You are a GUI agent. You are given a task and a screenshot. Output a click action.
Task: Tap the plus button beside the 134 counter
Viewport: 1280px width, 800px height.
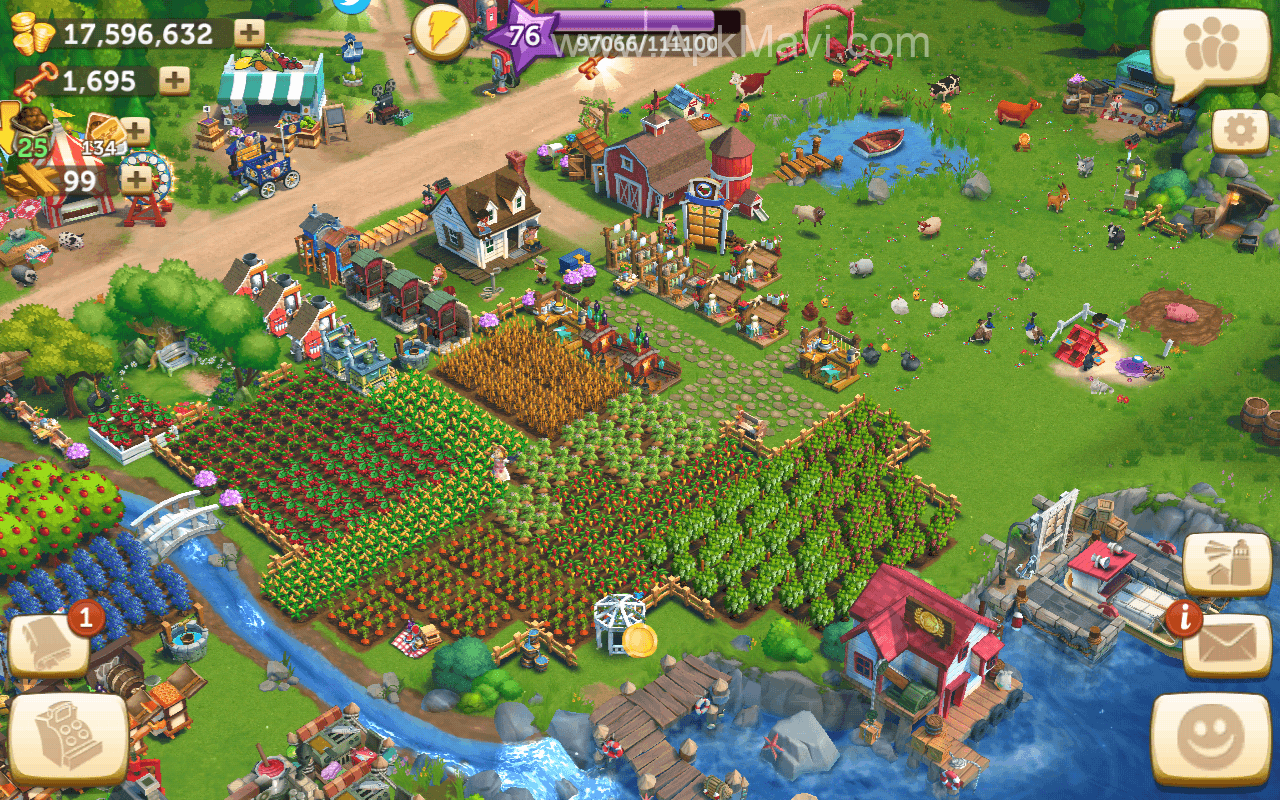pos(135,131)
